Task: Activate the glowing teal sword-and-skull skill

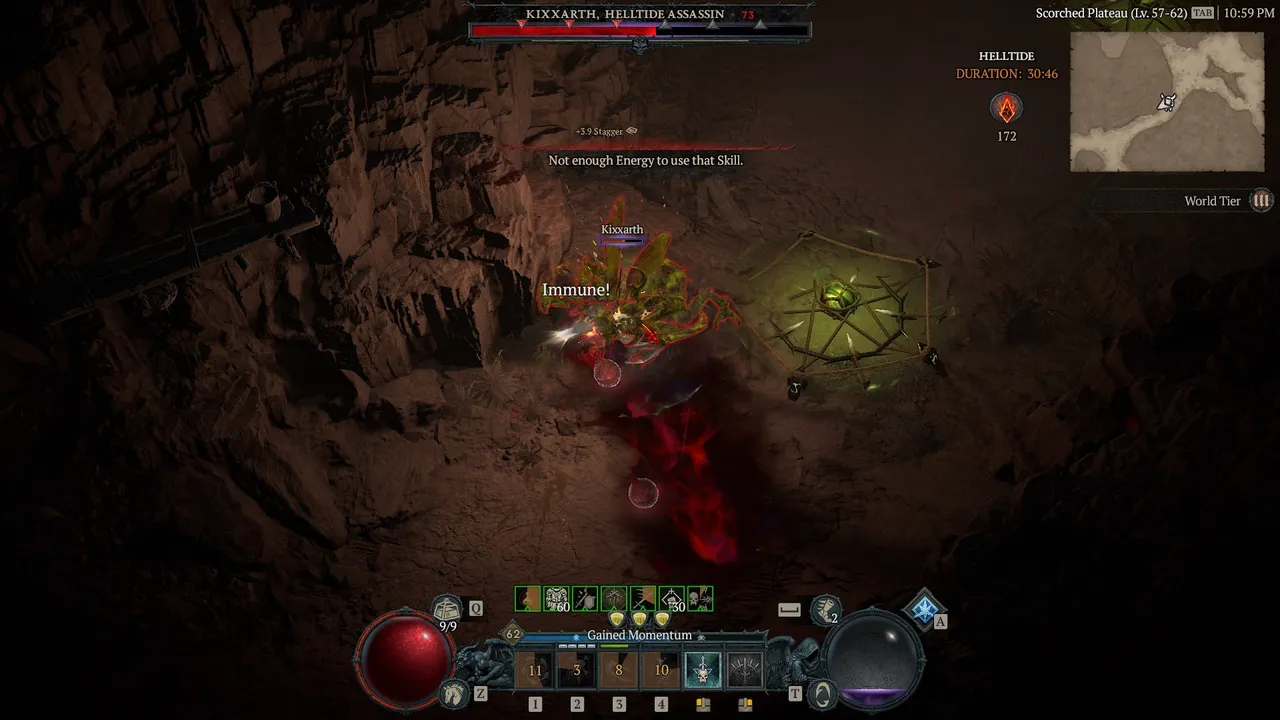Action: click(703, 670)
